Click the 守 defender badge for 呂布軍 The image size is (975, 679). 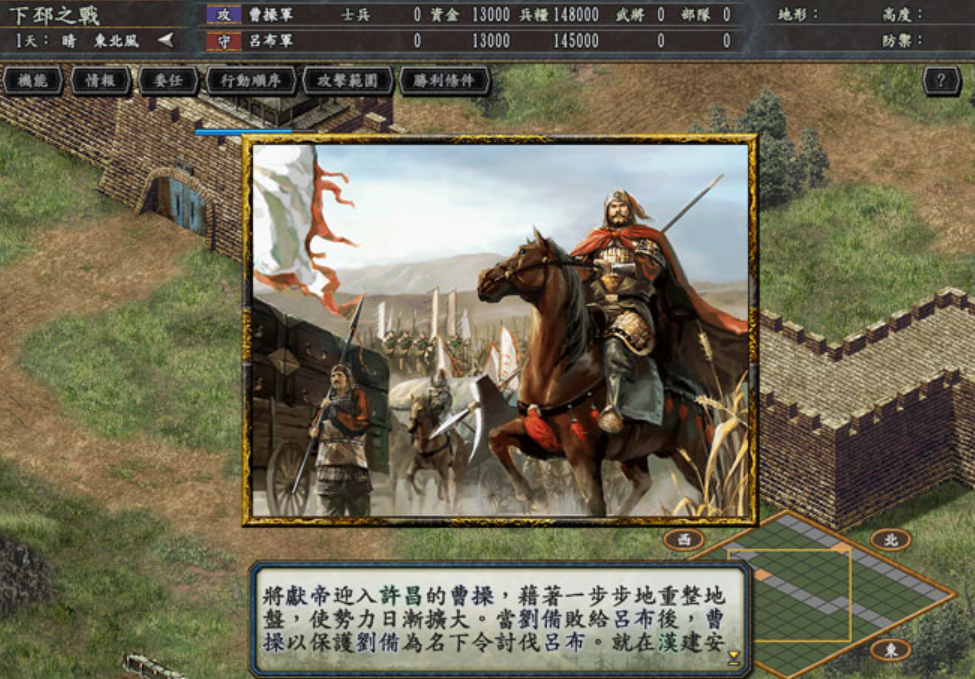coord(224,41)
